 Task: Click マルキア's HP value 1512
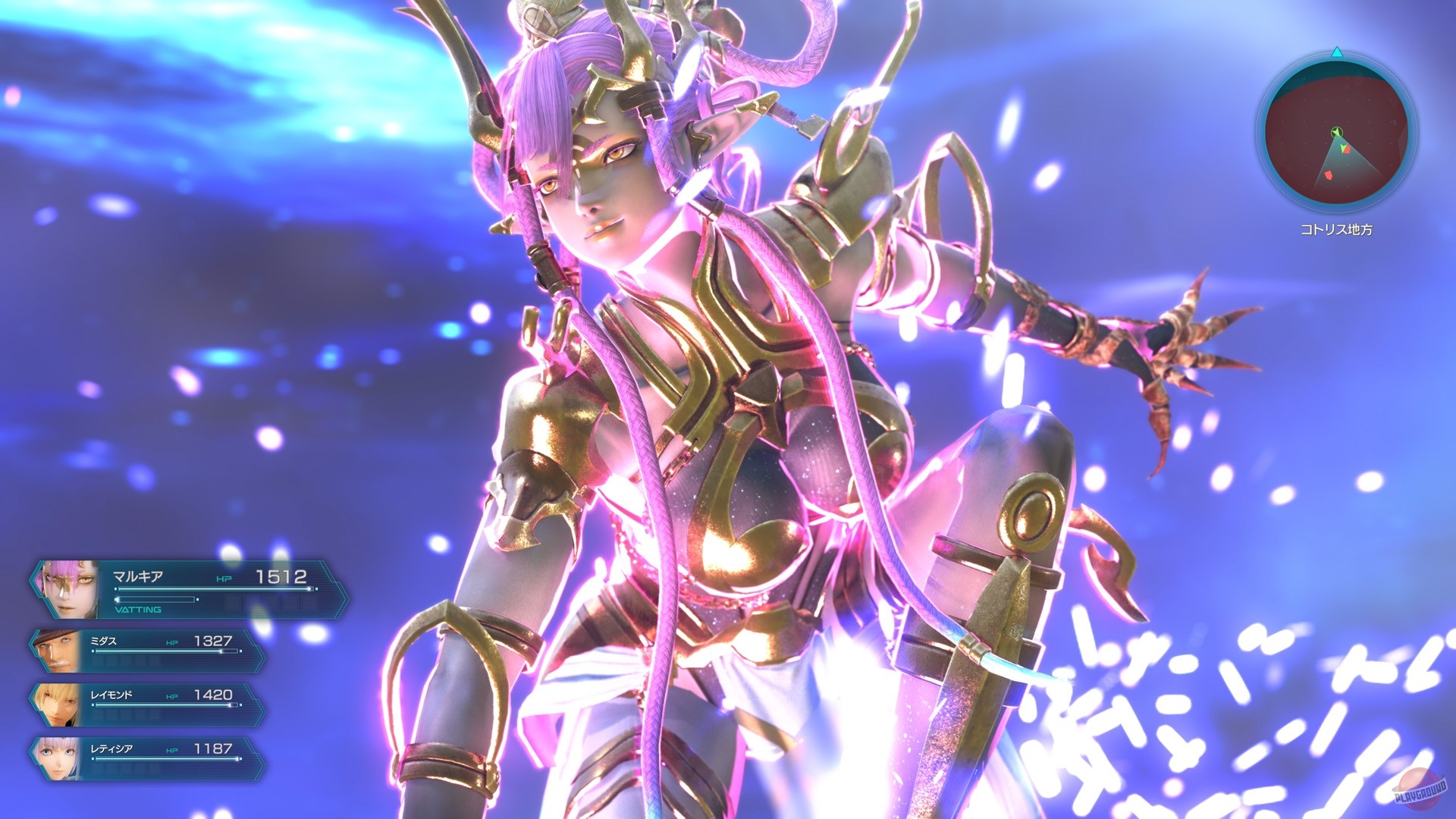(x=281, y=577)
